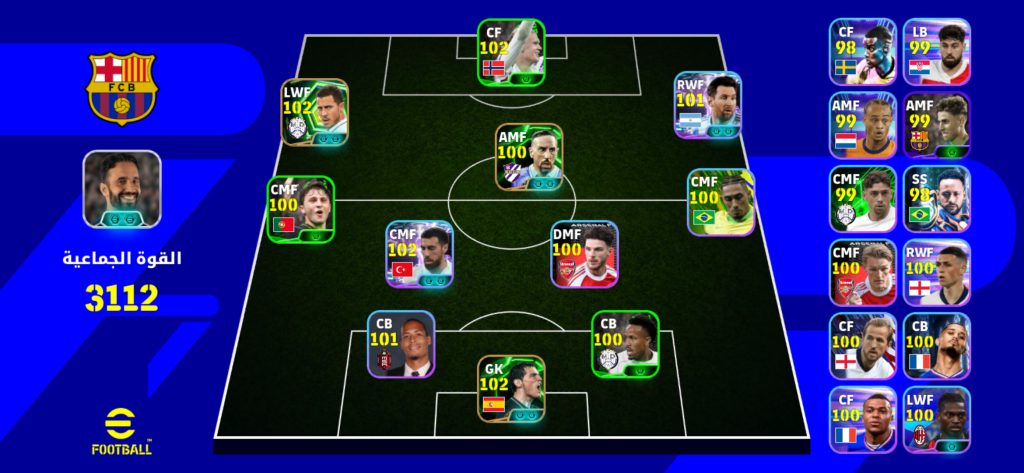The image size is (1024, 473).
Task: Choose the LB 99 Croatia substitute card
Action: click(x=936, y=50)
